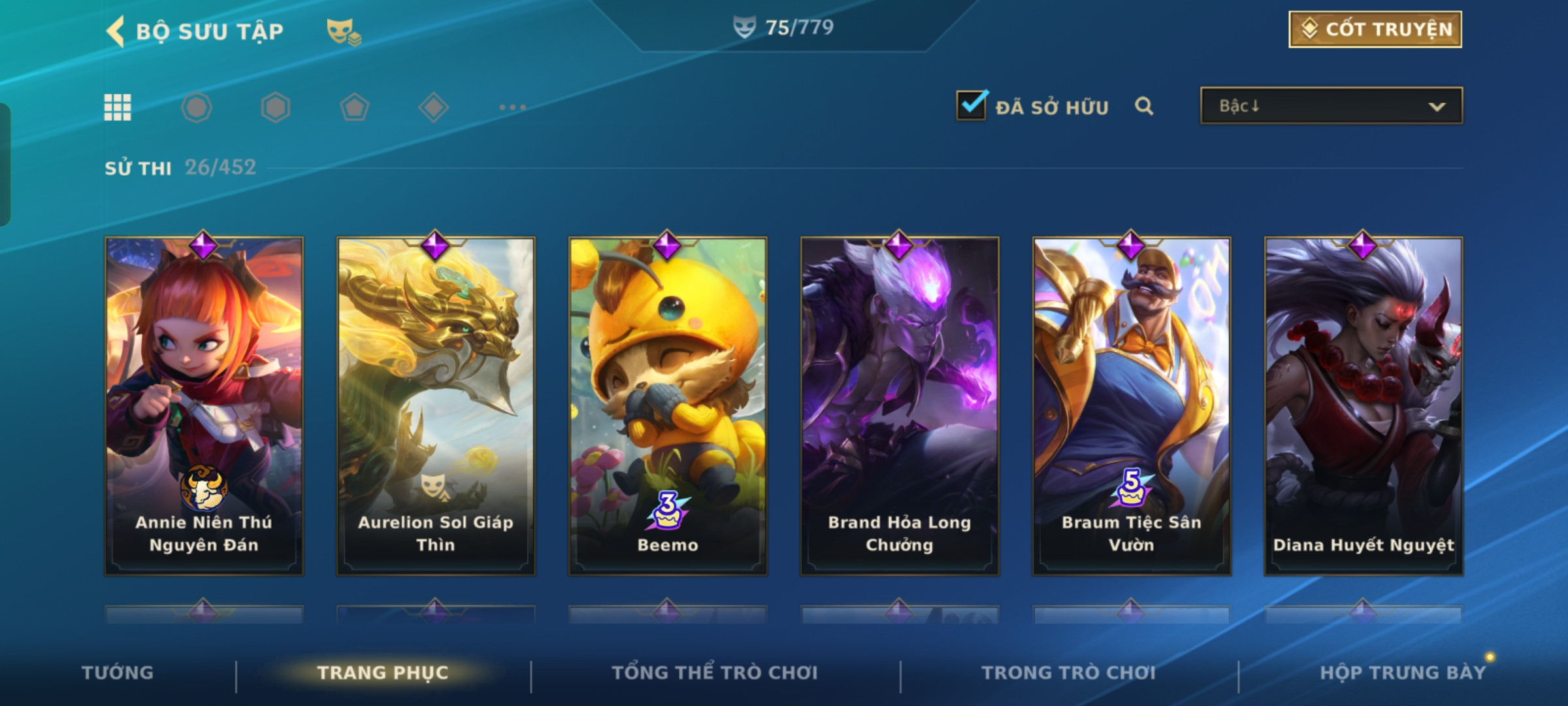The width and height of the screenshot is (1568, 706).
Task: Choose Diana Huyết Nguyệt skin card
Action: (1364, 405)
